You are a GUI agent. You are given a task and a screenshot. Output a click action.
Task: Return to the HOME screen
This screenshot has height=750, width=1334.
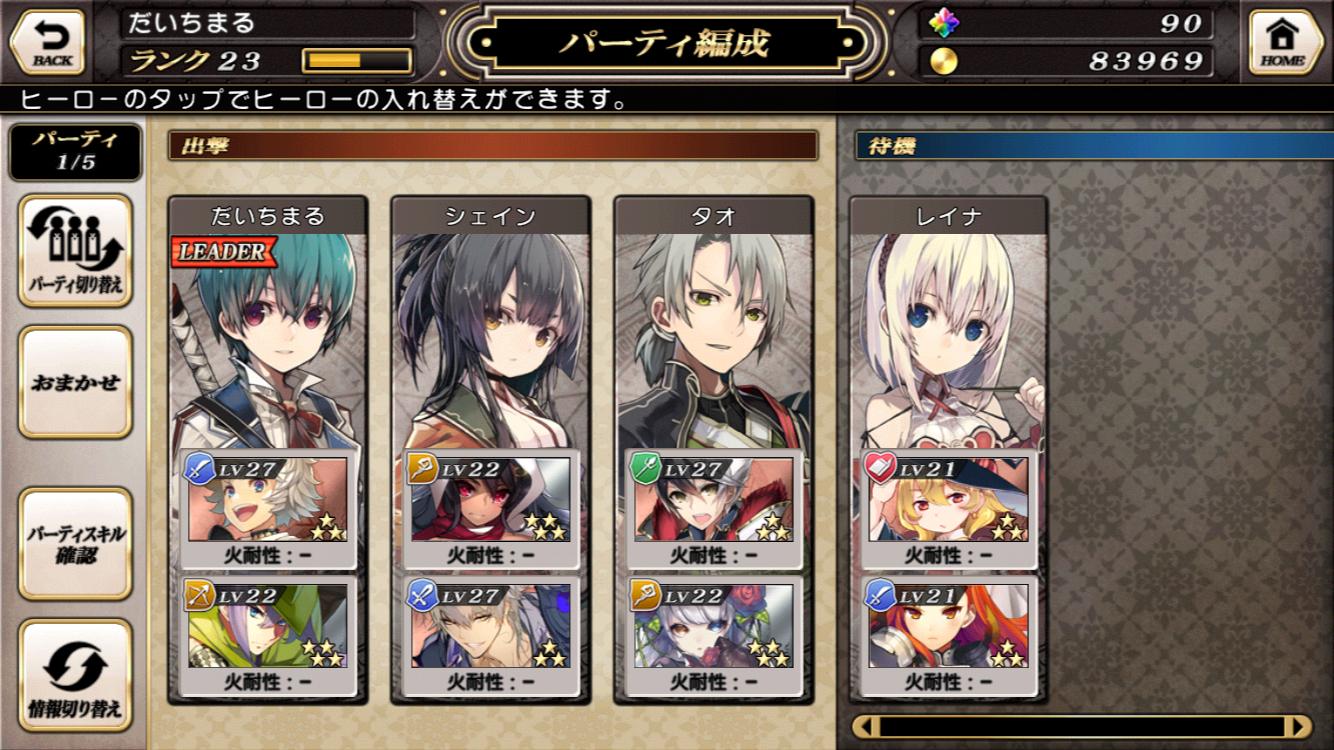point(1282,42)
